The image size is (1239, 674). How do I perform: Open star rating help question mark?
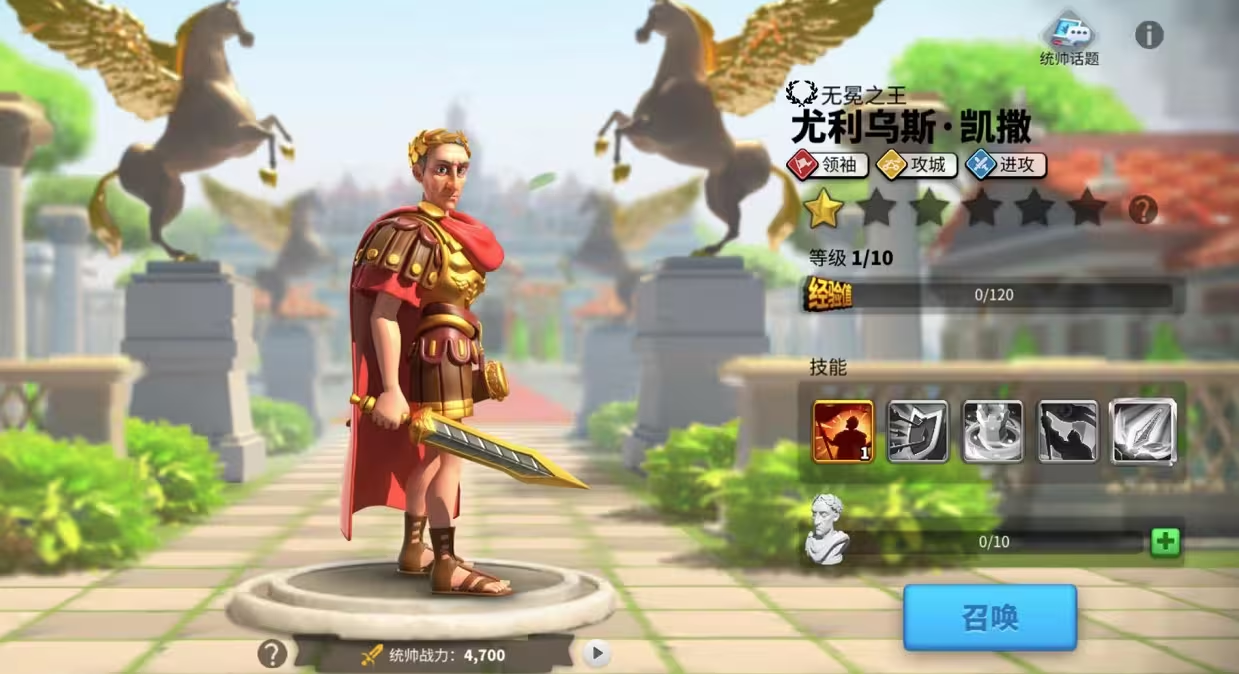tap(1143, 210)
